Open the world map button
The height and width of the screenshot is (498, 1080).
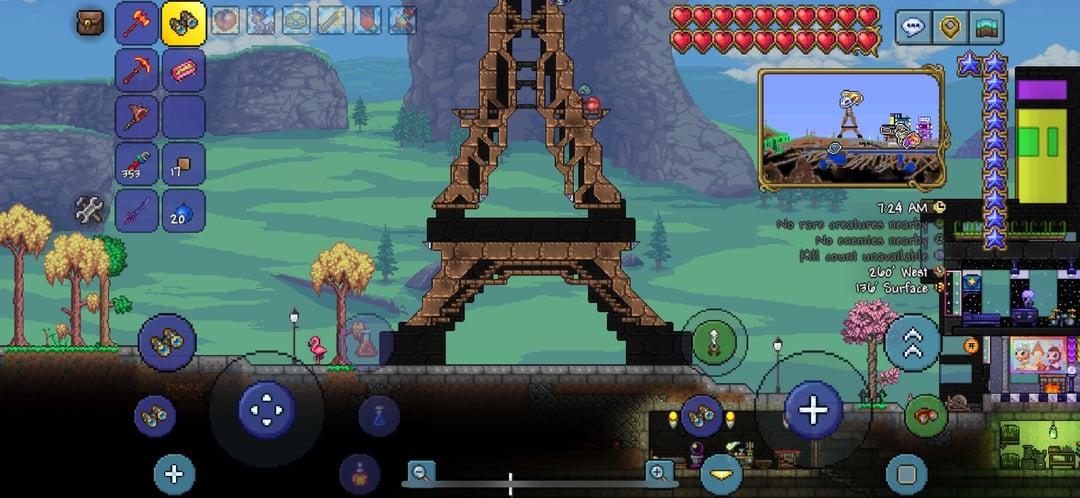[x=986, y=27]
